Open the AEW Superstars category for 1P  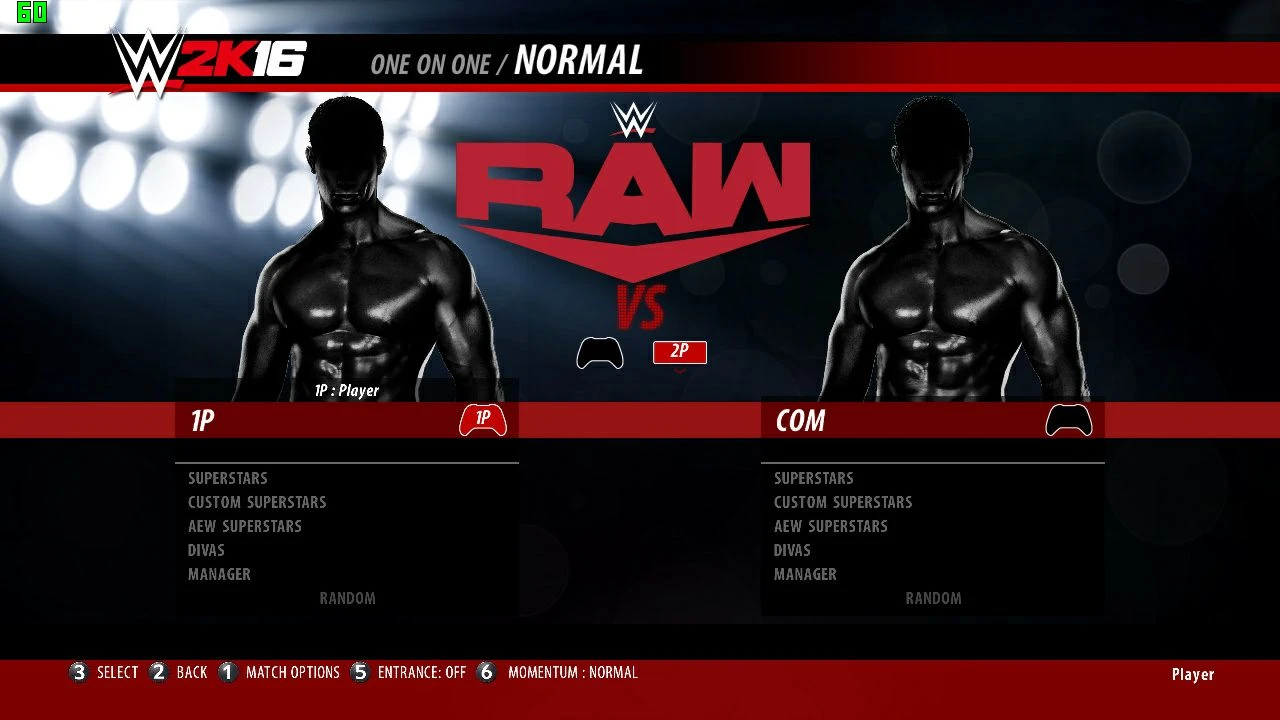[245, 526]
